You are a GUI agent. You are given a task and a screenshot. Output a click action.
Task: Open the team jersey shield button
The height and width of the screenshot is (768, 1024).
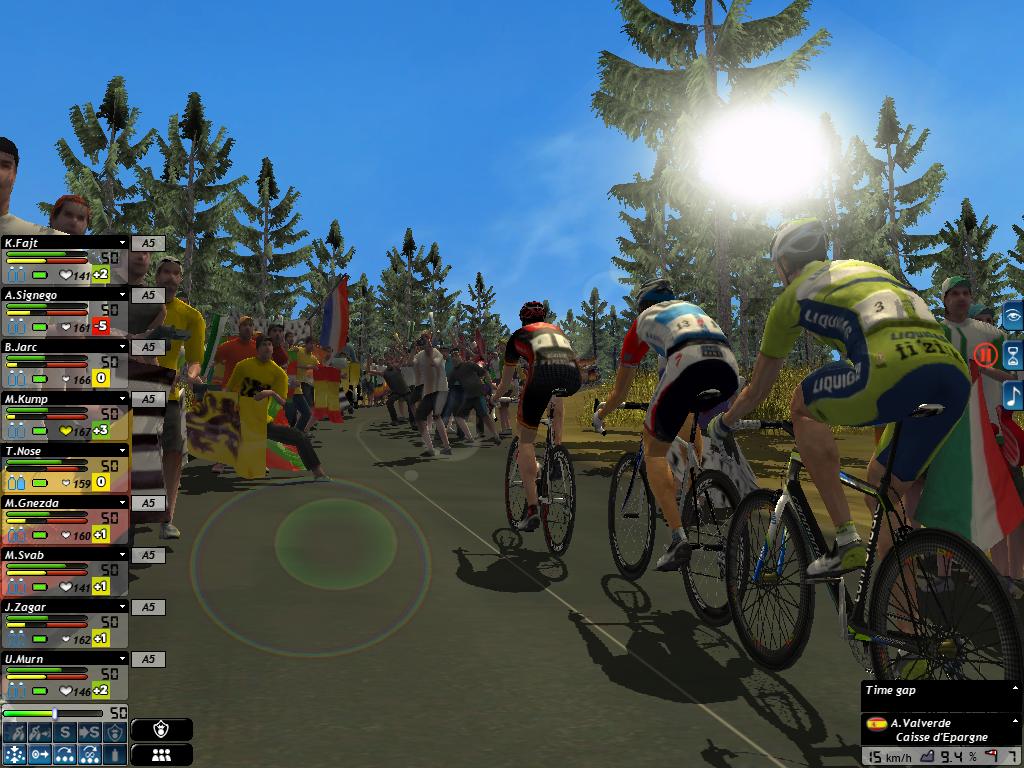pyautogui.click(x=161, y=730)
